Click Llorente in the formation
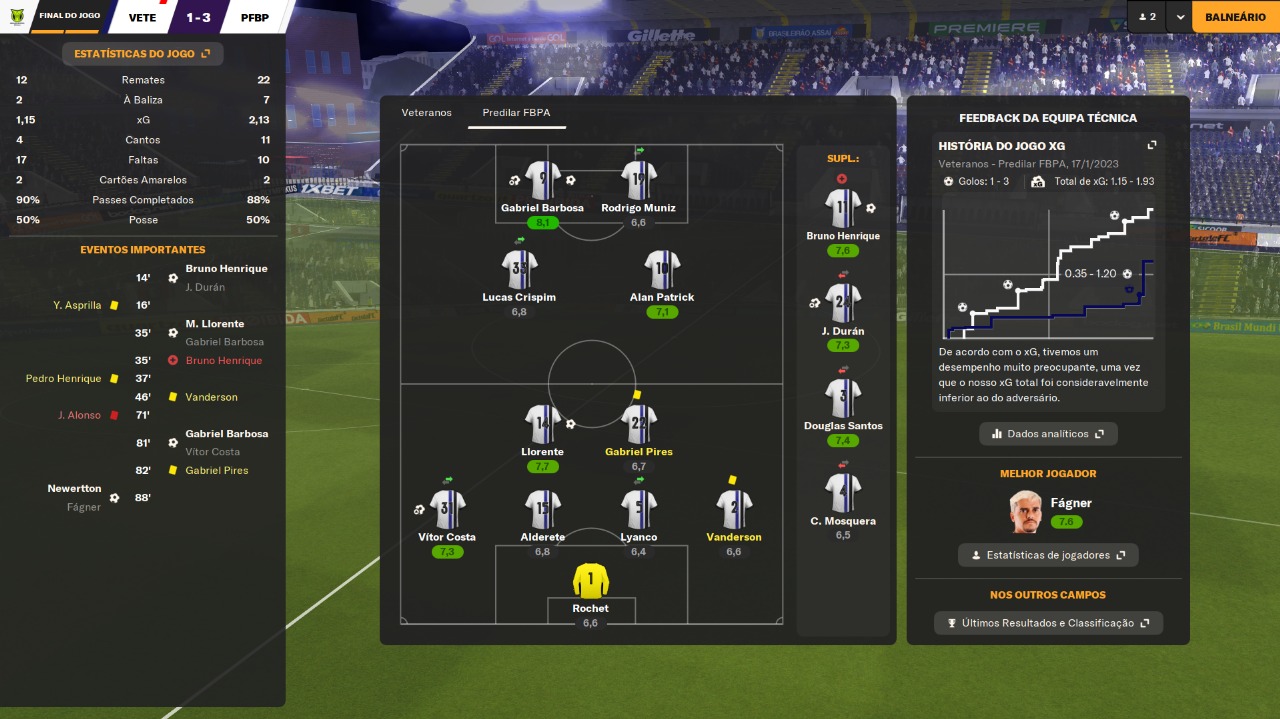 [542, 425]
